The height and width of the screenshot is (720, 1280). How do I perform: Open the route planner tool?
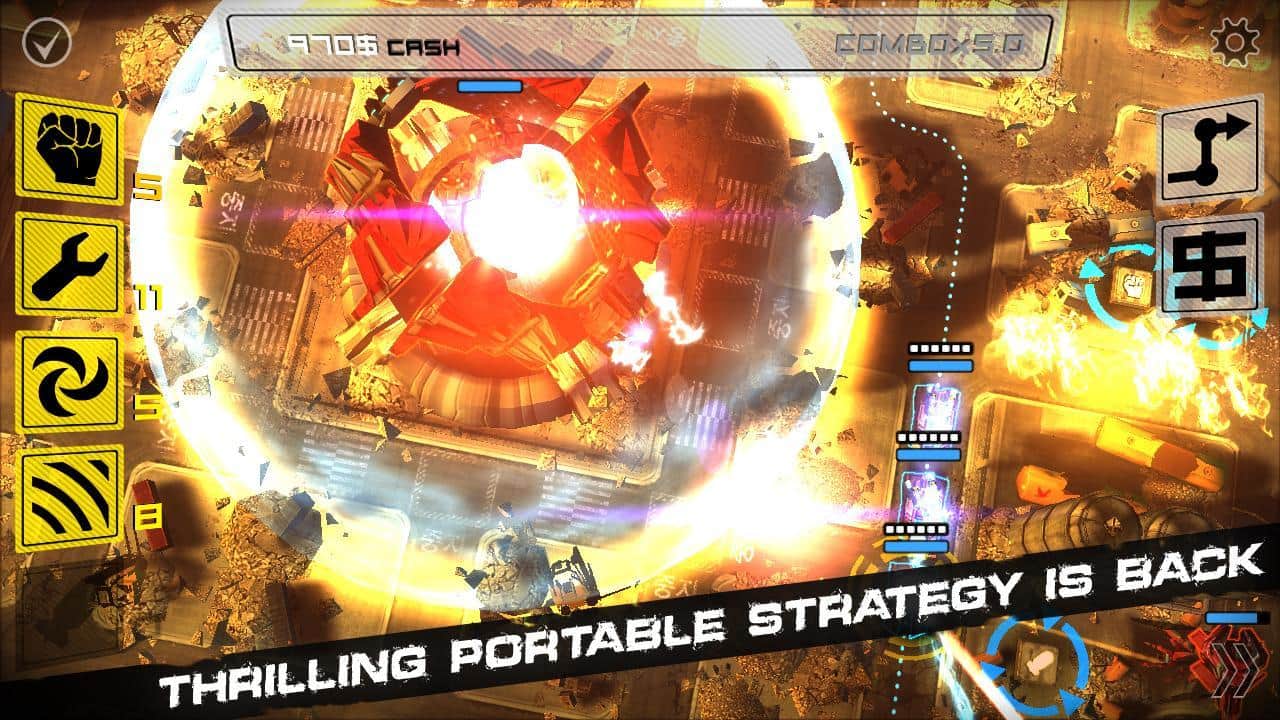click(1207, 148)
